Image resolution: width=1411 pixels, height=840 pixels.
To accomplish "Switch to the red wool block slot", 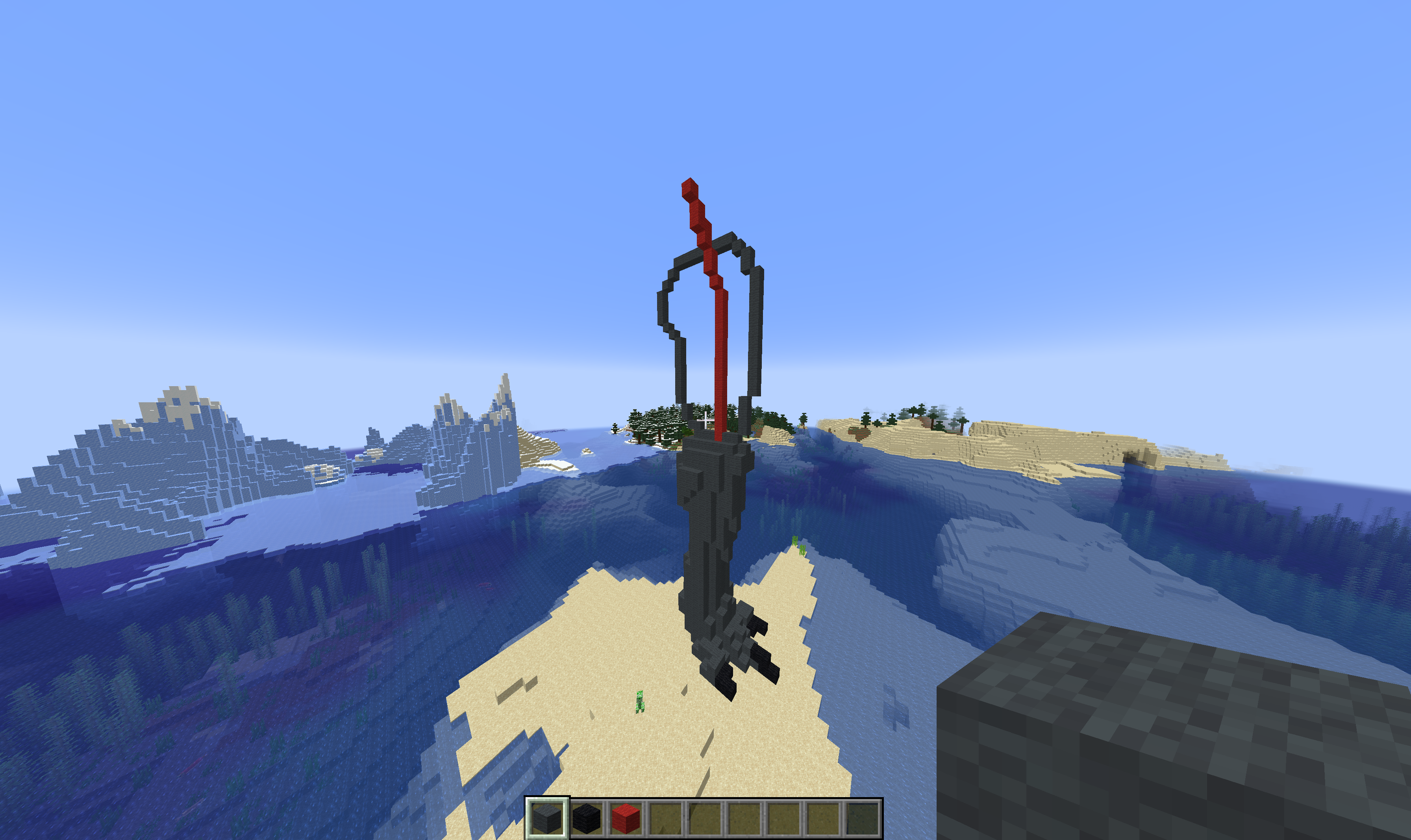I will coord(626,818).
